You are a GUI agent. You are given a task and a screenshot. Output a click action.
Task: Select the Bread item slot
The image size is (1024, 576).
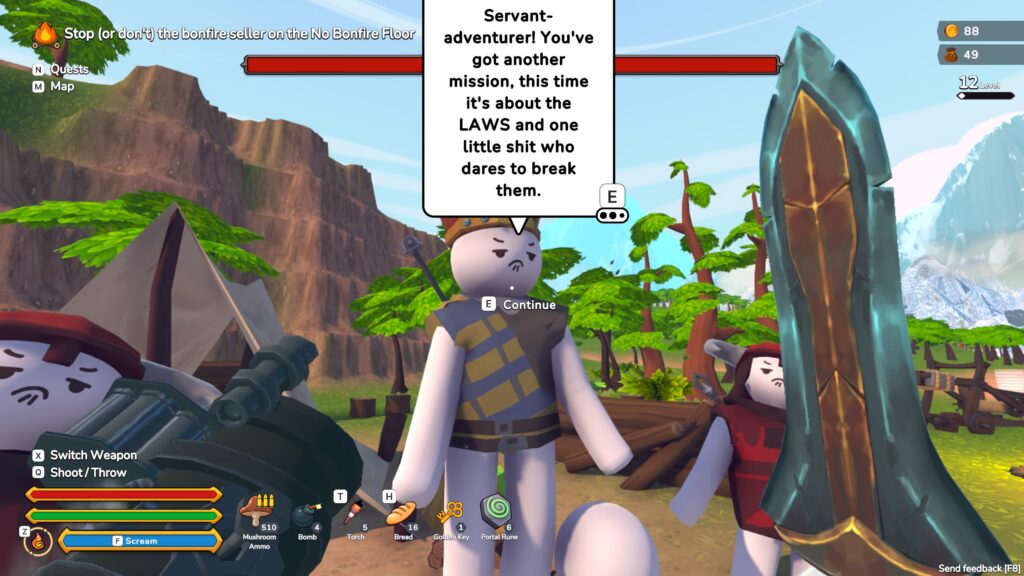pos(402,515)
